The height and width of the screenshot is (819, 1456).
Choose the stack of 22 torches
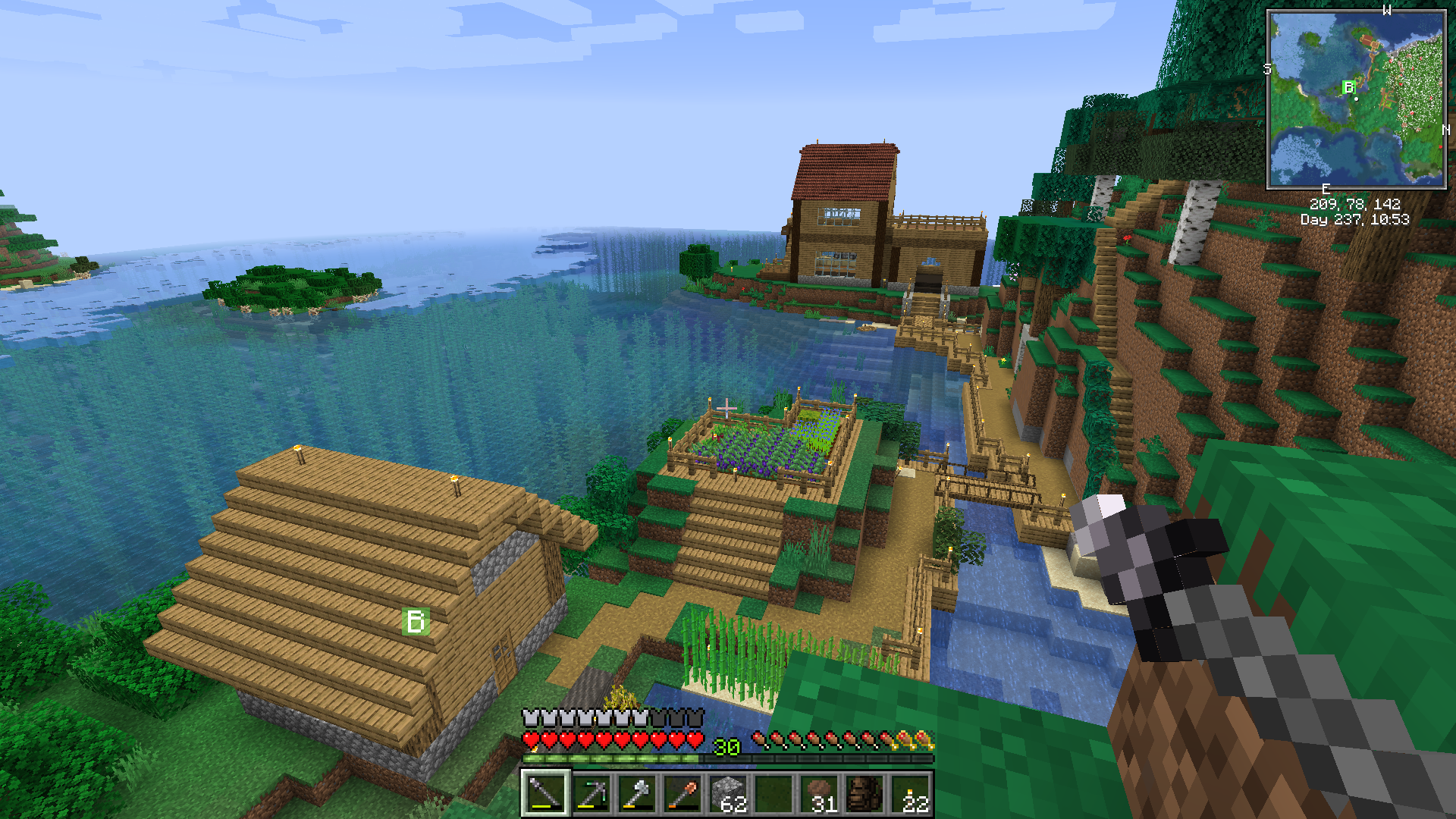[x=911, y=794]
